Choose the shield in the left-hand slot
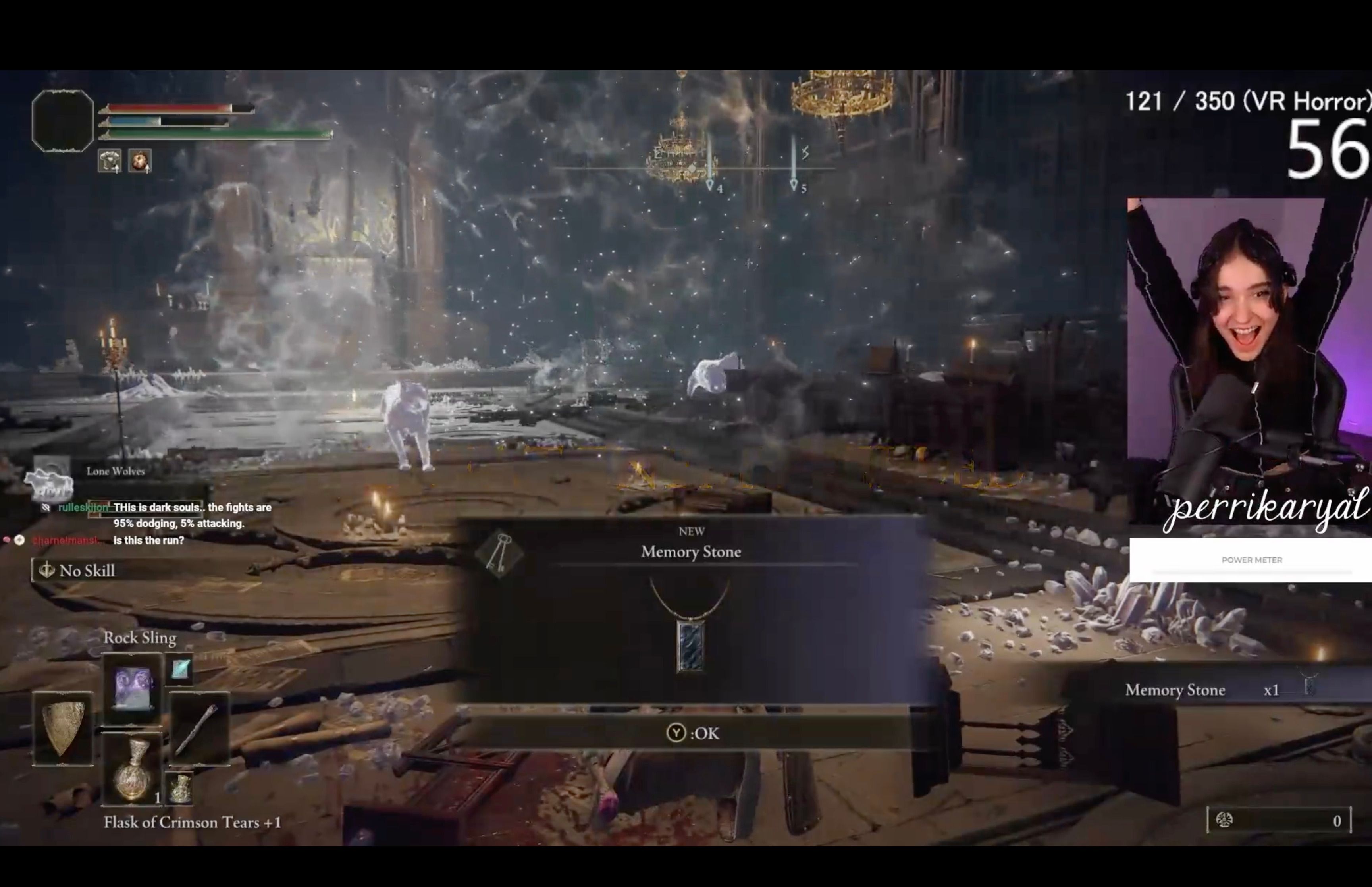The image size is (1372, 887). tap(63, 729)
